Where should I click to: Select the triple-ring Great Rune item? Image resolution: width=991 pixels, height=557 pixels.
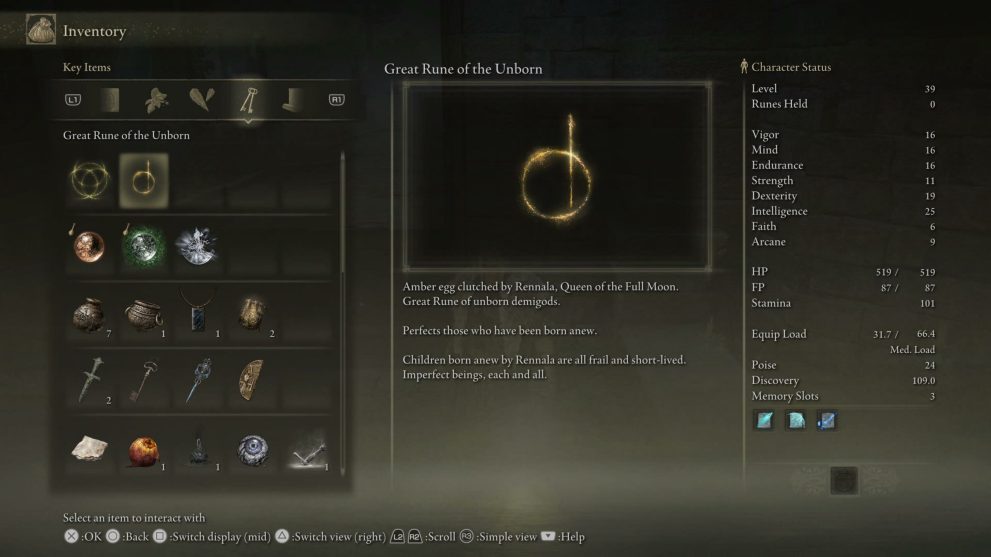click(90, 180)
